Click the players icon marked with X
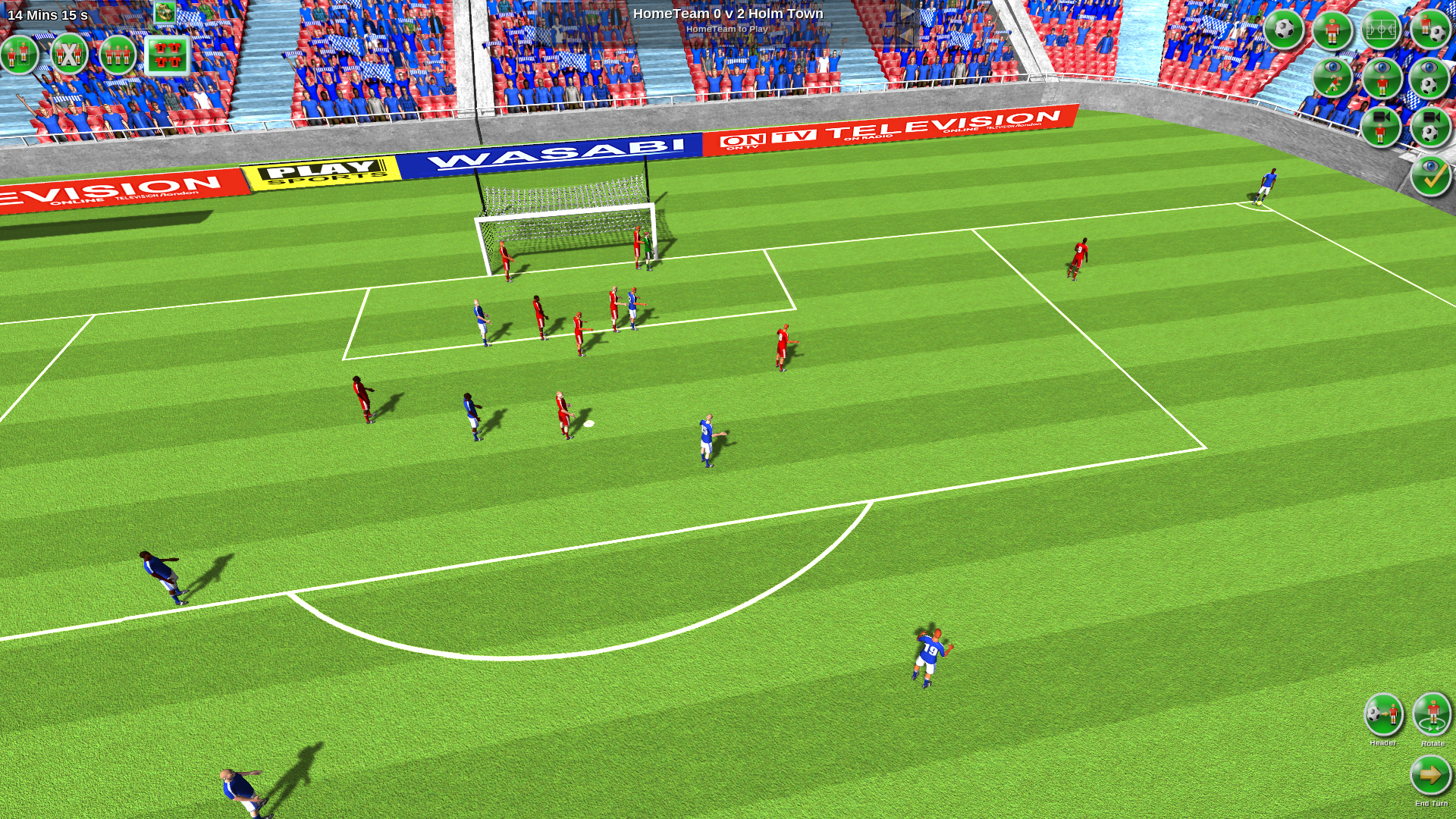1456x819 pixels. [x=69, y=55]
